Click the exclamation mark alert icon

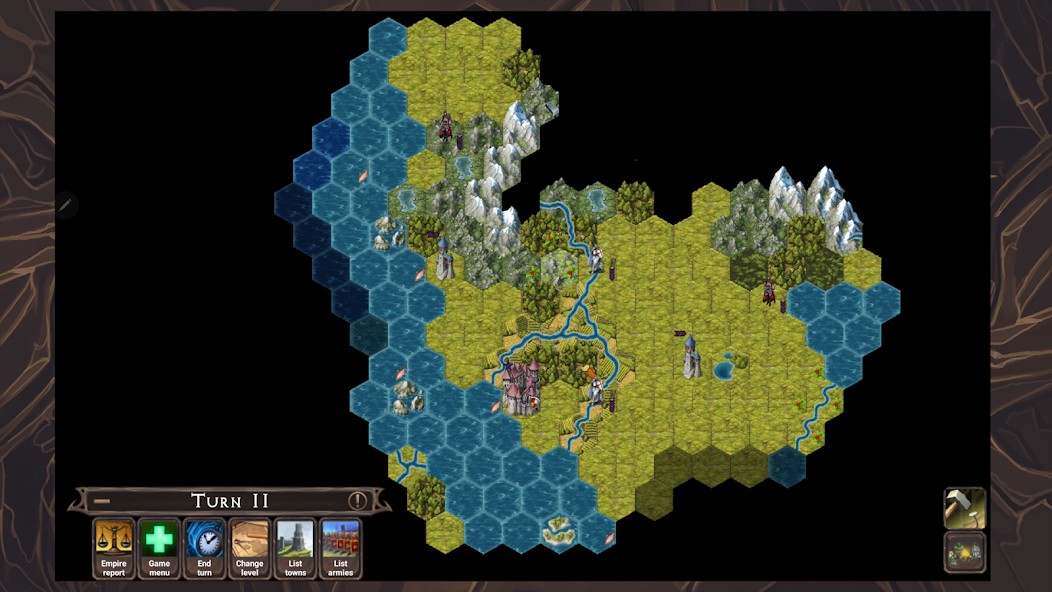click(x=357, y=501)
